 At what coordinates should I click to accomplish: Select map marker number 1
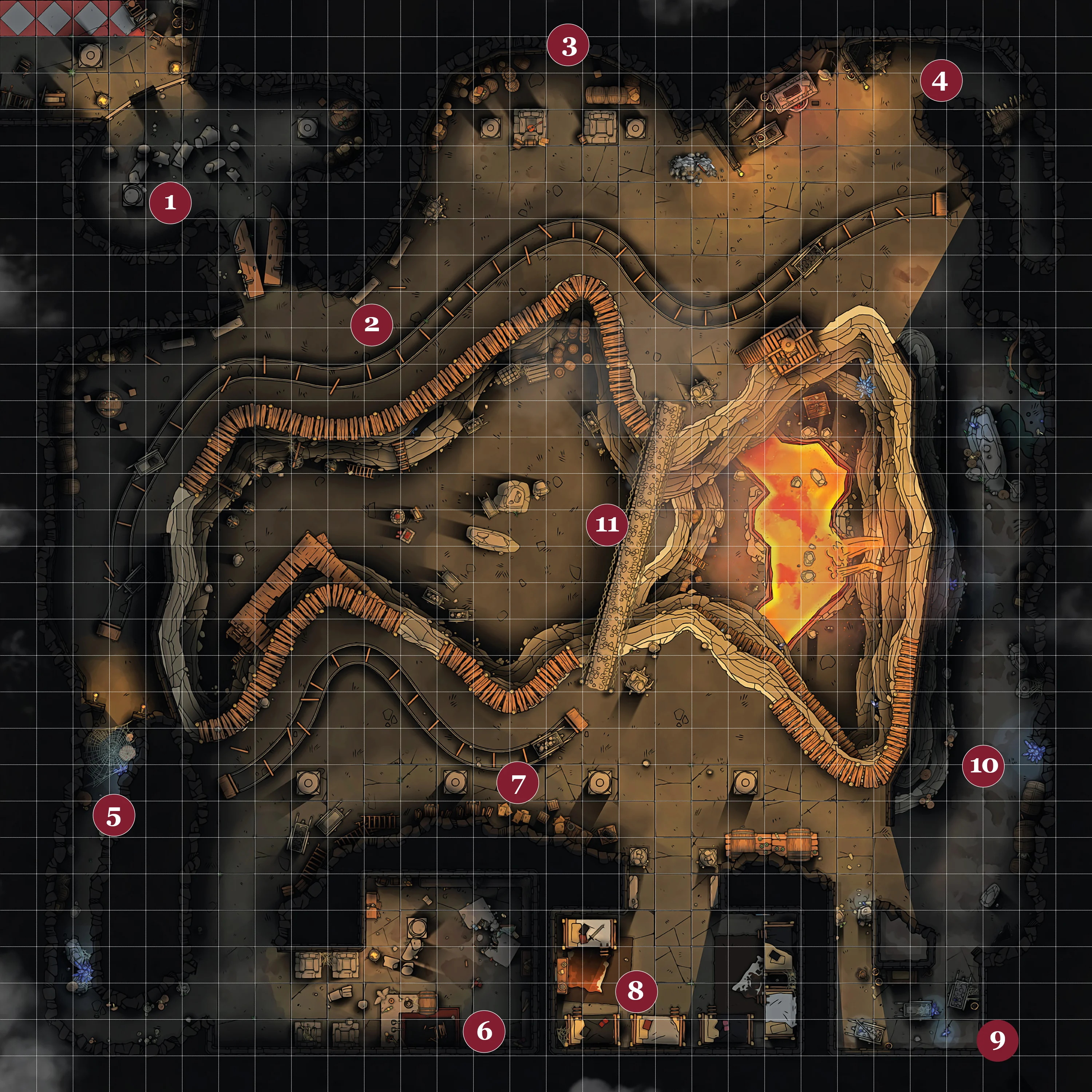click(x=170, y=202)
